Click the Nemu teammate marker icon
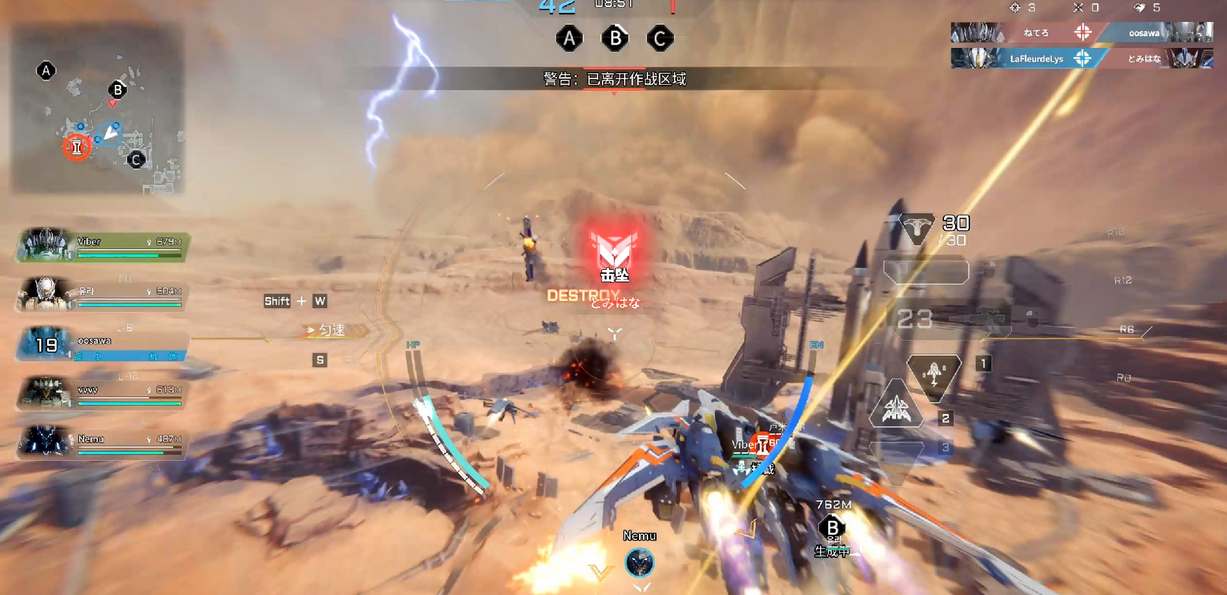The height and width of the screenshot is (595, 1227). point(640,562)
